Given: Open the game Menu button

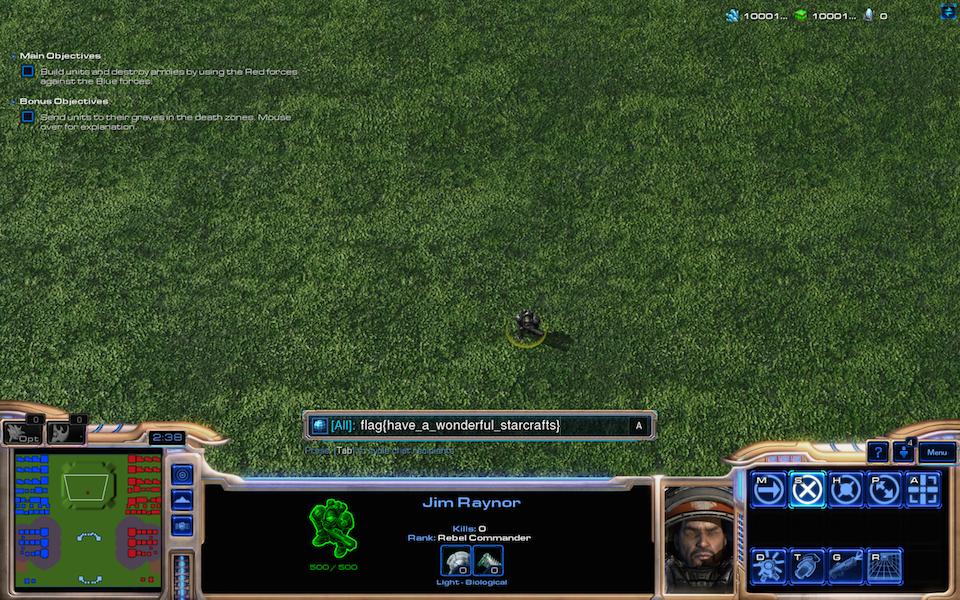Looking at the screenshot, I should [x=936, y=452].
